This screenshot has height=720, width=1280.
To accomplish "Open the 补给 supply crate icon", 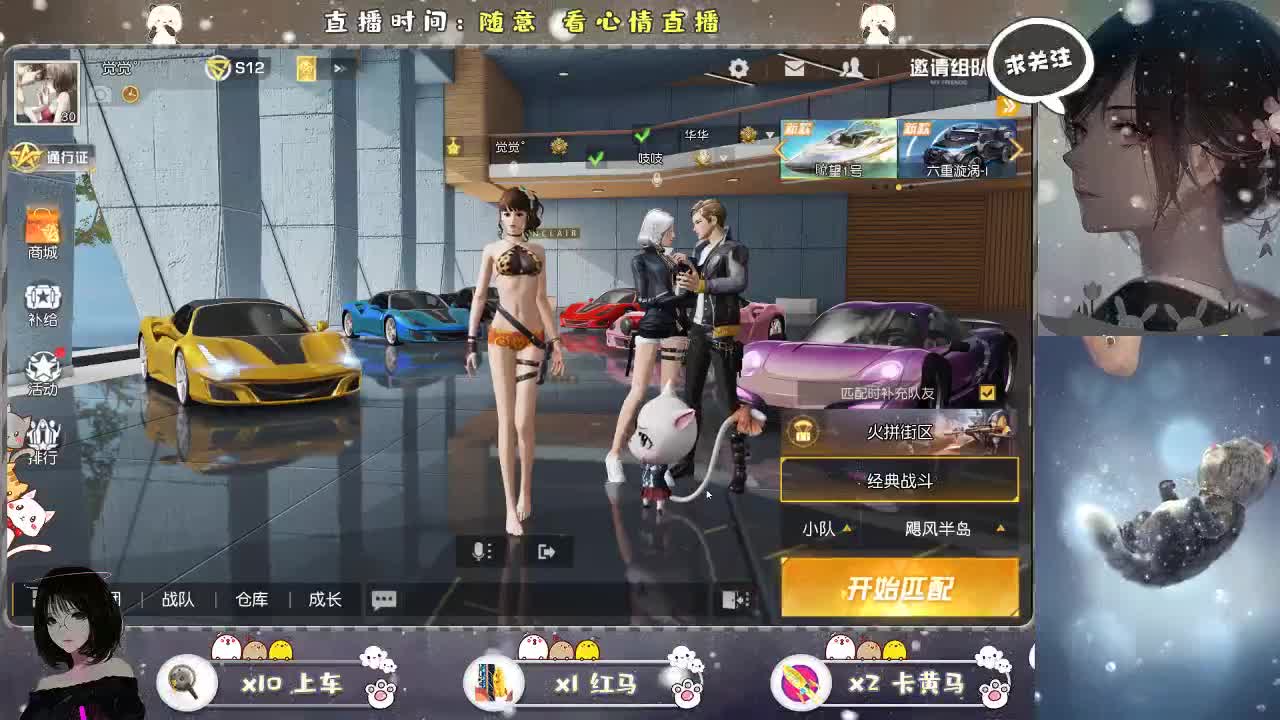I will click(x=41, y=303).
